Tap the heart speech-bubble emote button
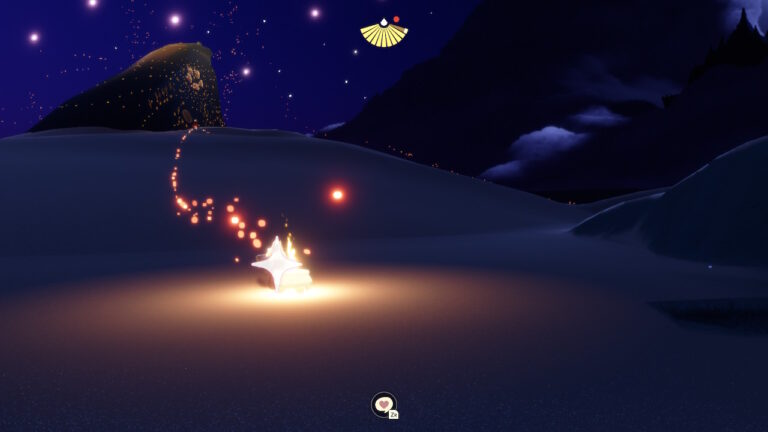768x432 pixels. 383,404
